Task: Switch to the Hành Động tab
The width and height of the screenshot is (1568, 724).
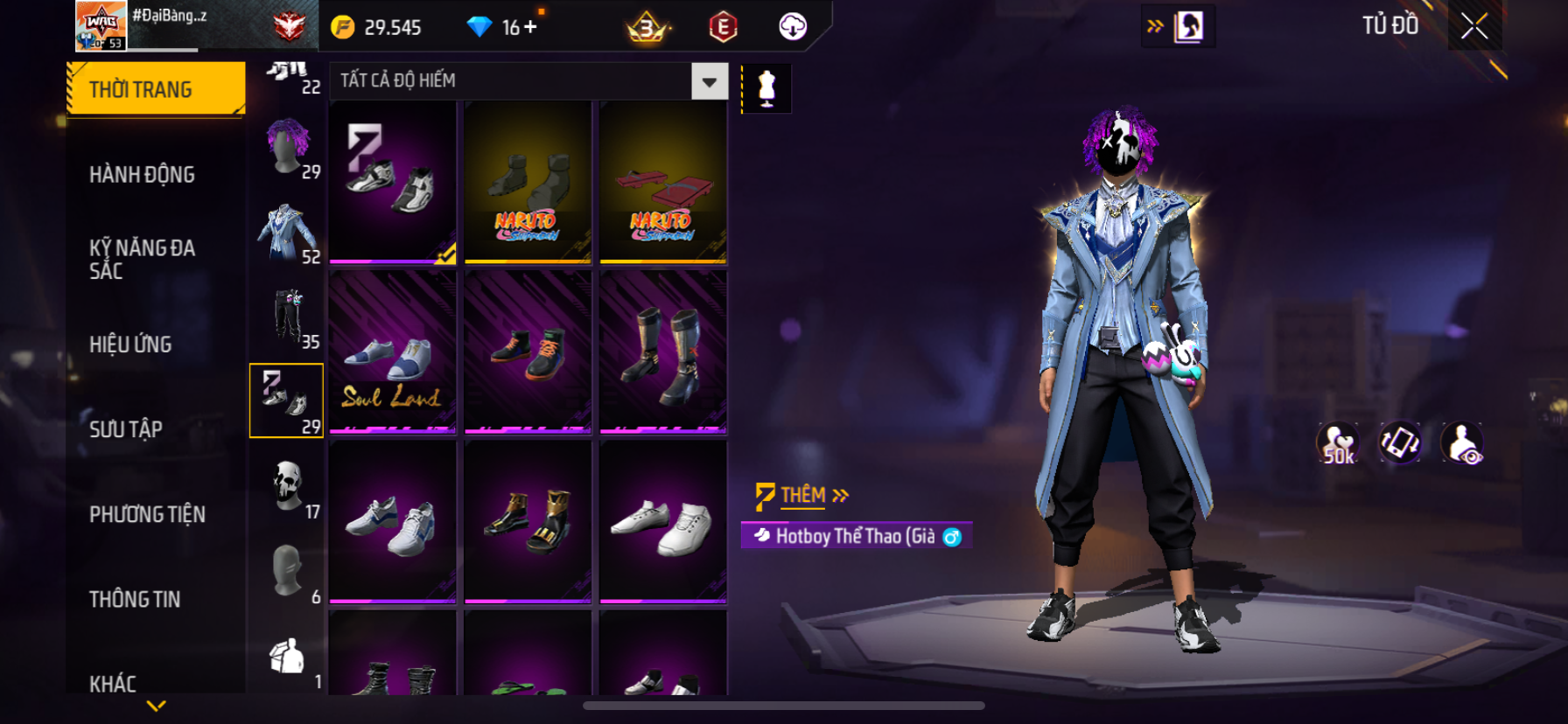Action: [x=142, y=175]
